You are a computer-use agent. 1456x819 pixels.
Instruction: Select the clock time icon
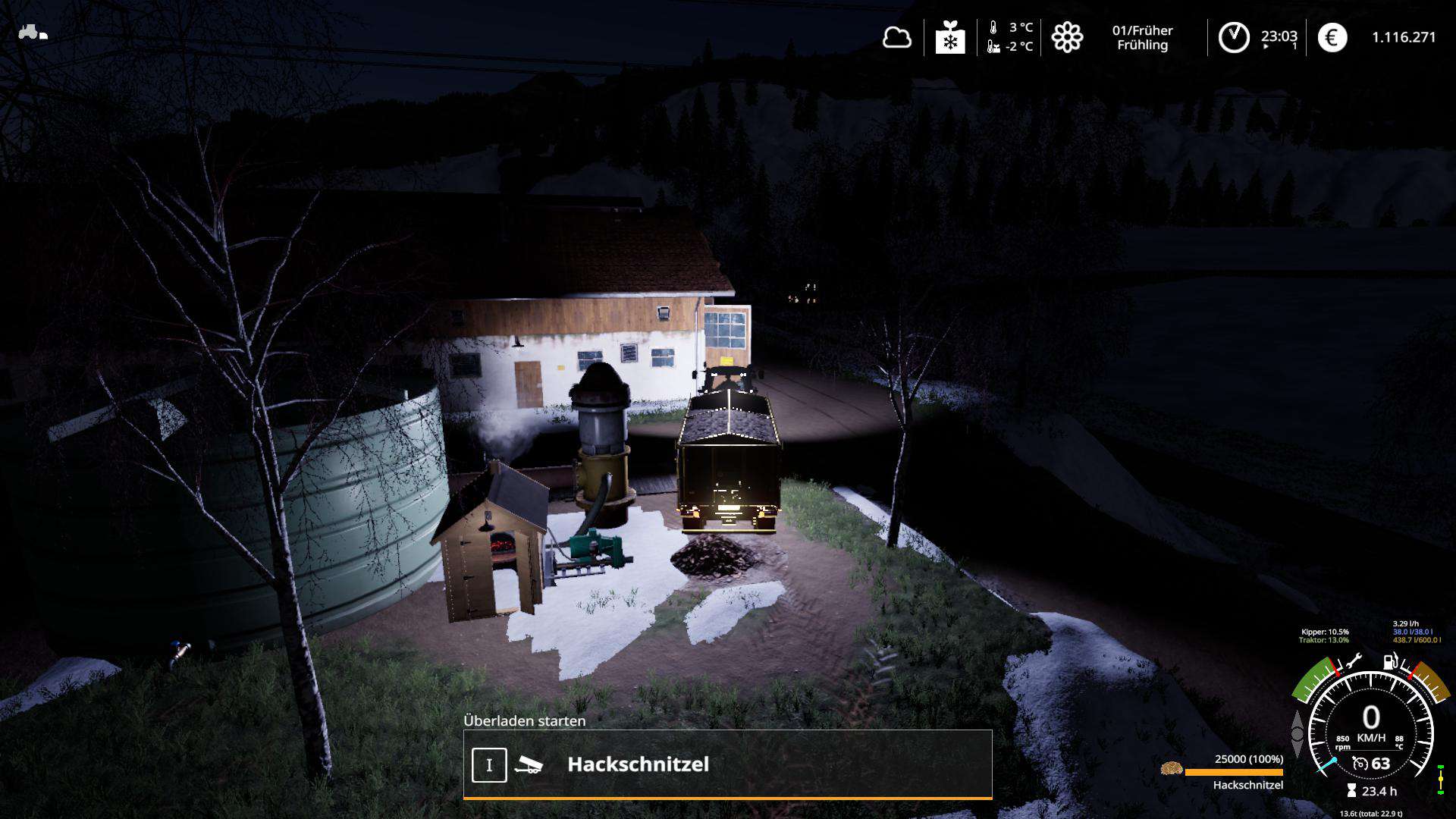1234,37
